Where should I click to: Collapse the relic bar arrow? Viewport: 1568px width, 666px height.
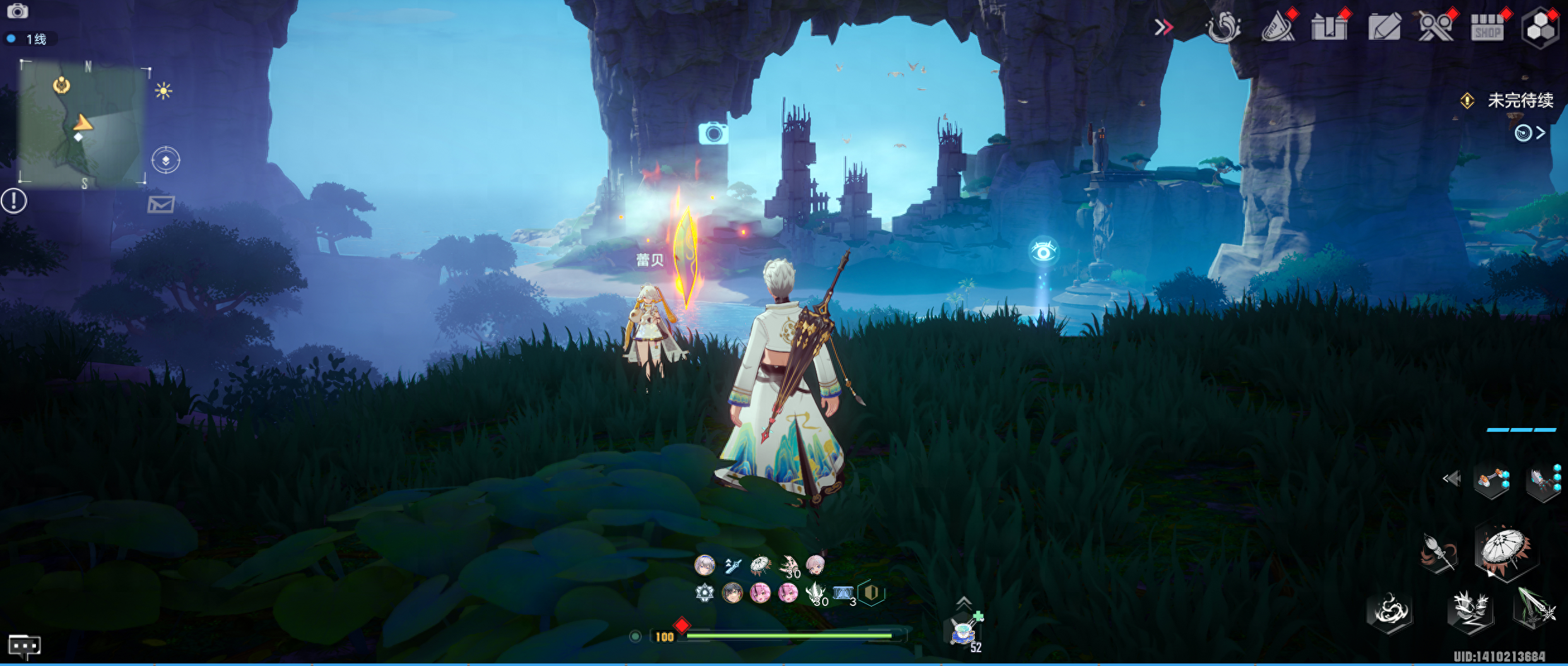[1452, 479]
